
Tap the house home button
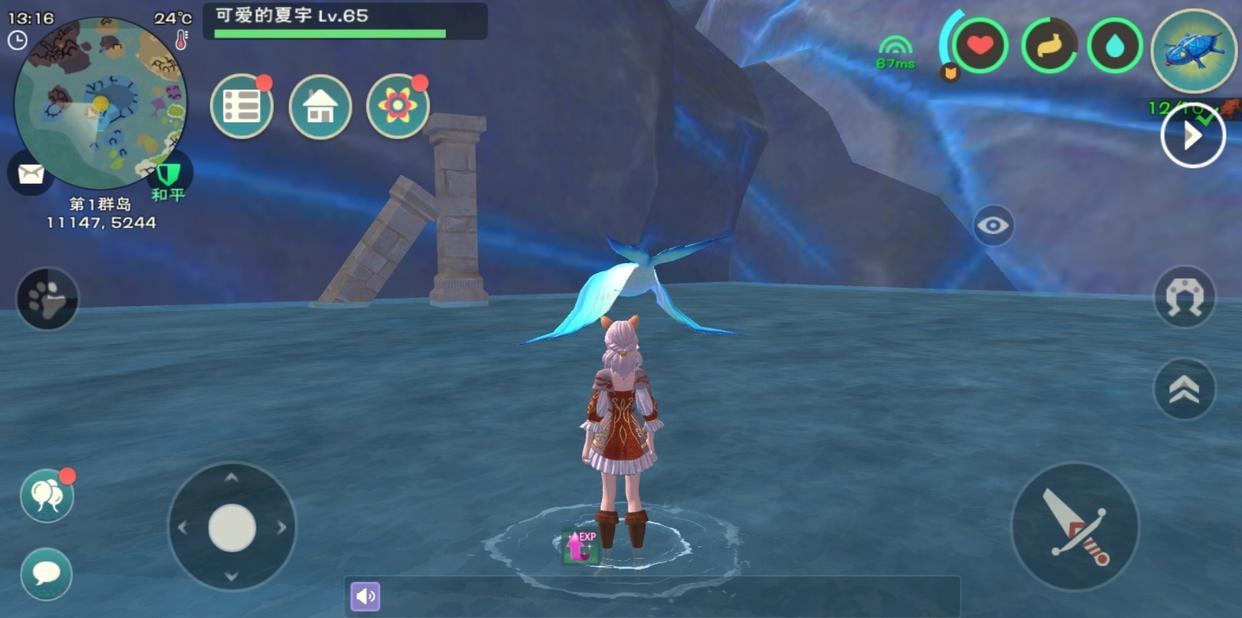coord(320,106)
